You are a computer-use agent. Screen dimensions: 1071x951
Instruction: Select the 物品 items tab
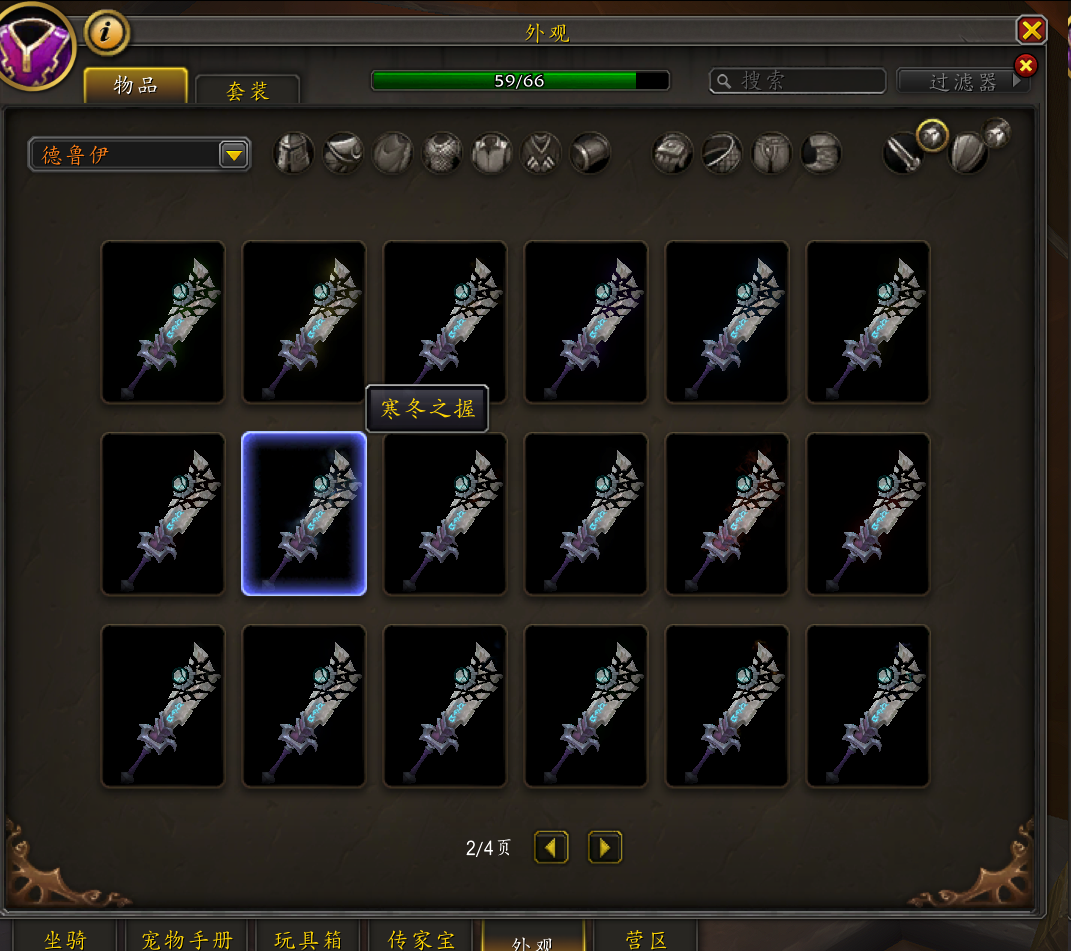(135, 85)
